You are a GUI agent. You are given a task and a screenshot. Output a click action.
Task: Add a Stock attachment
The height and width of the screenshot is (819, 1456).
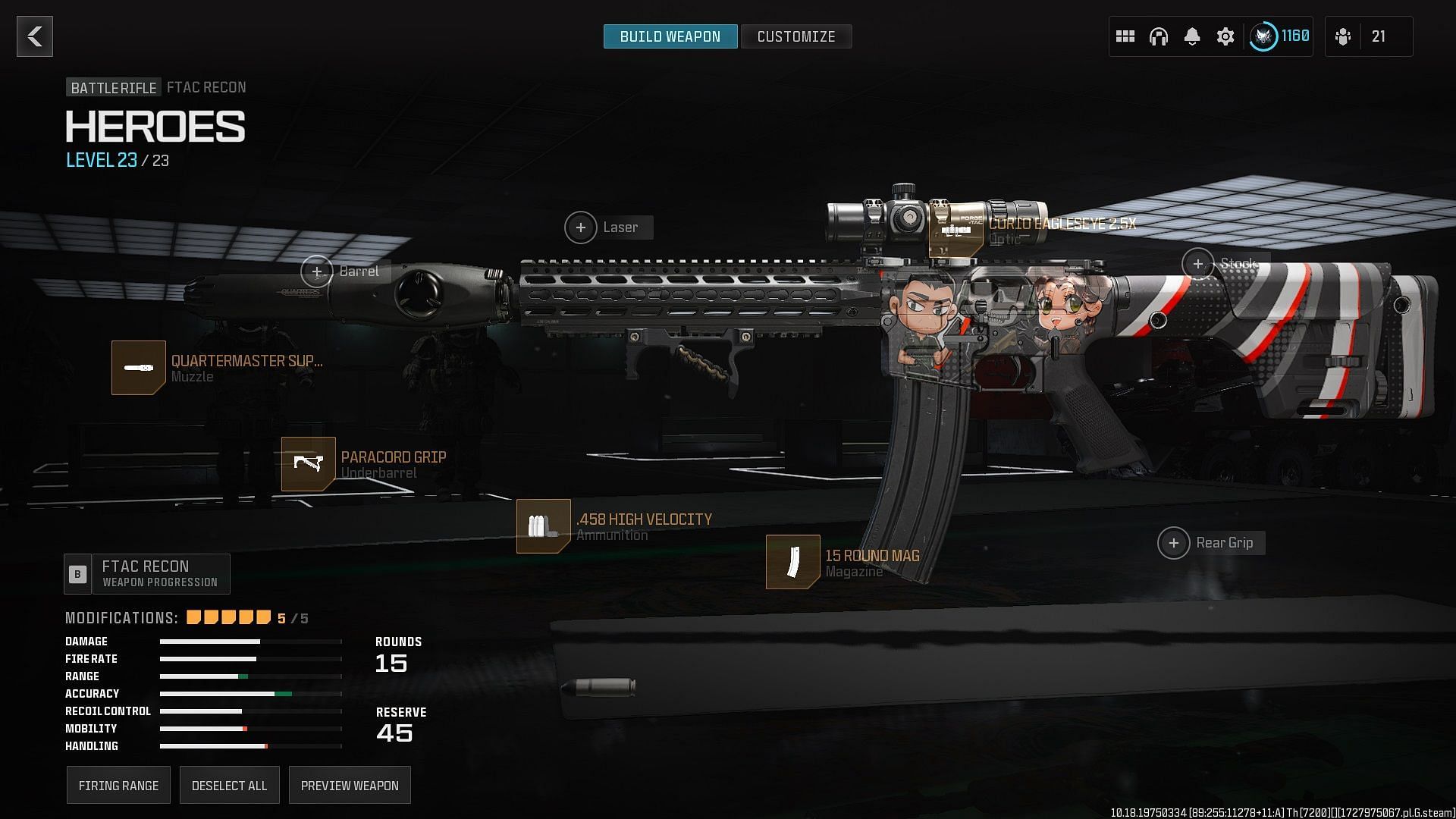(1198, 264)
